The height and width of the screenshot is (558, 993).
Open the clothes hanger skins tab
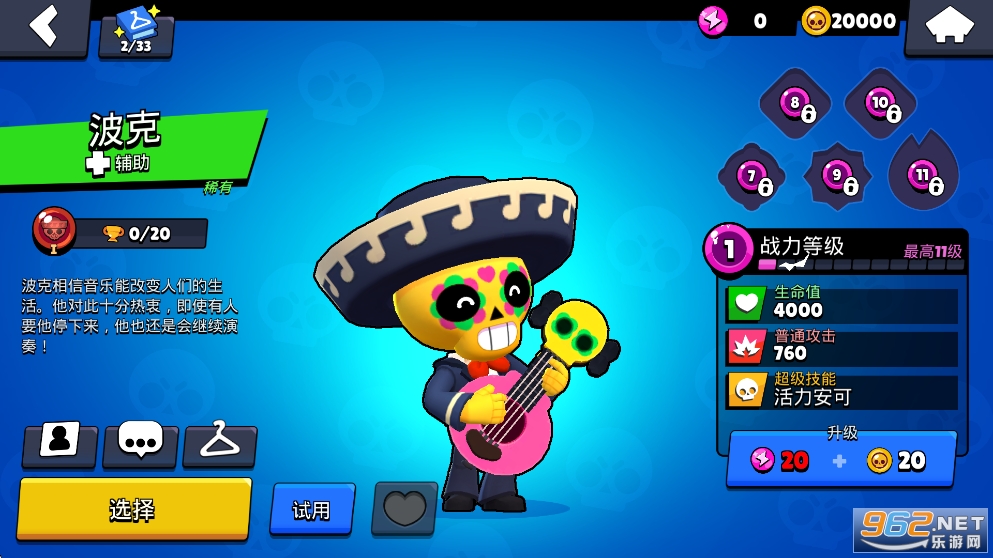tap(220, 445)
